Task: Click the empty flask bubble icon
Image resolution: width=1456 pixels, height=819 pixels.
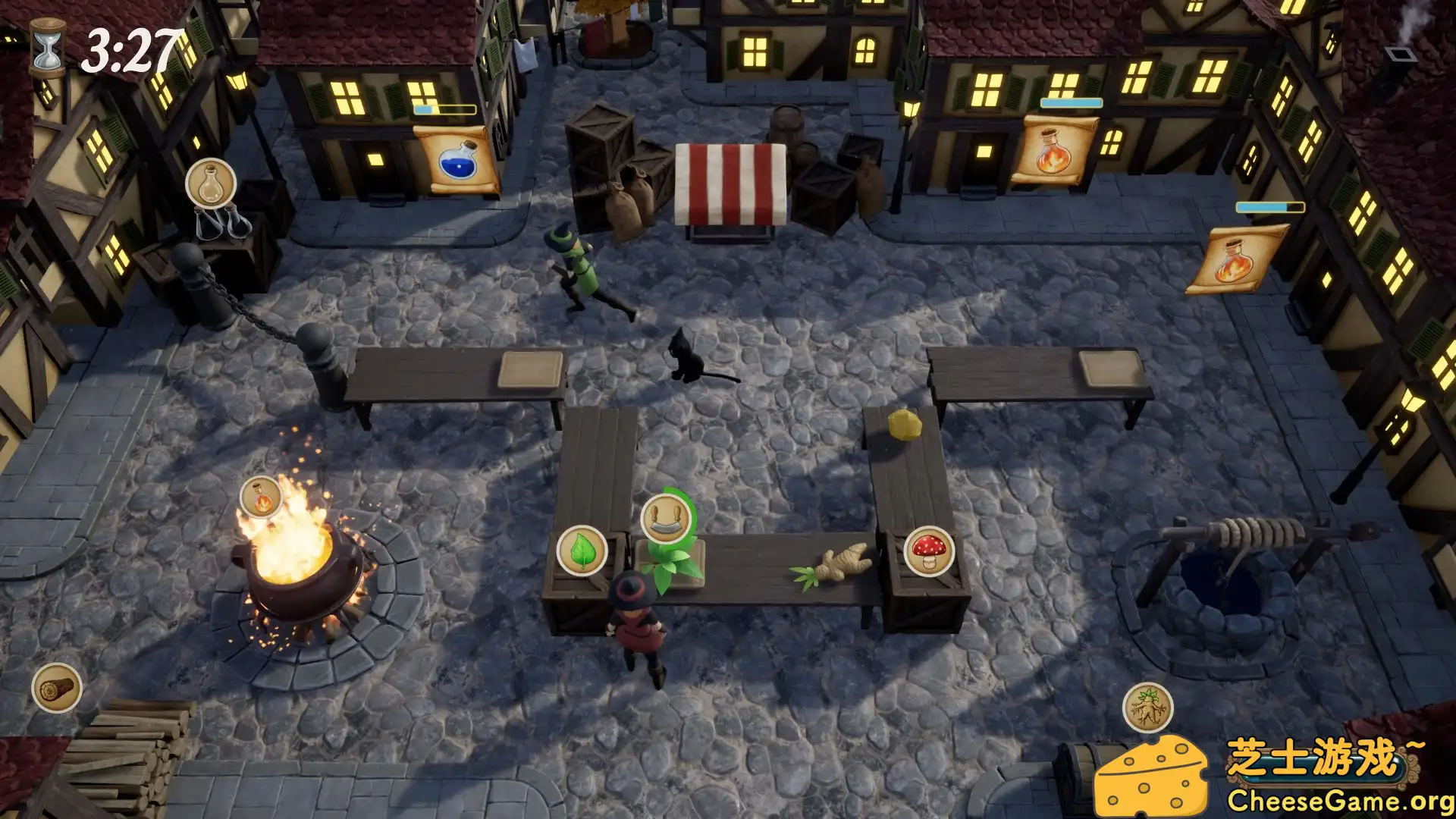Action: pos(211,184)
